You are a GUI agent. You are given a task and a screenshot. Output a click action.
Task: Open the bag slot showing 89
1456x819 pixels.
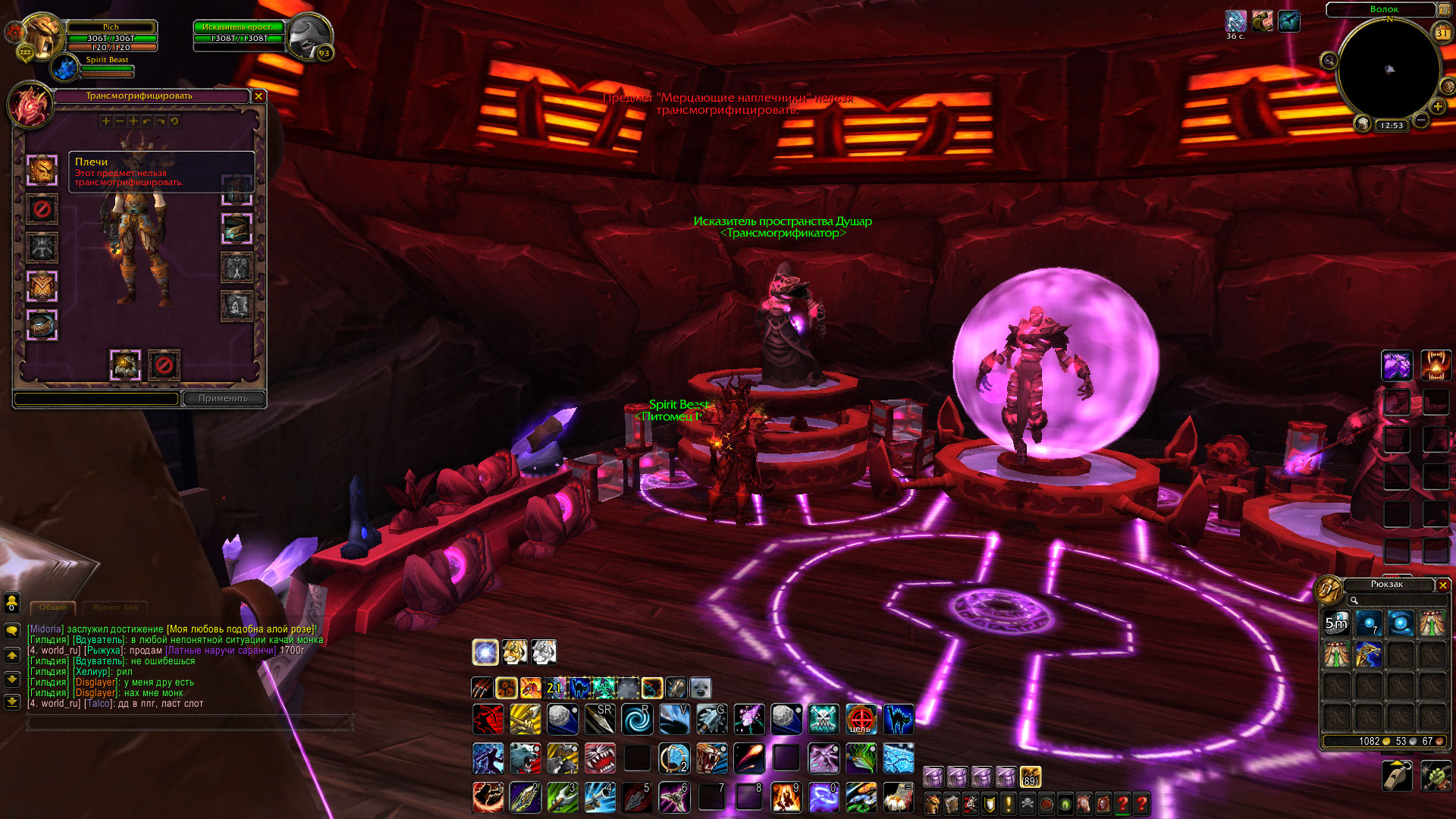tap(1030, 777)
